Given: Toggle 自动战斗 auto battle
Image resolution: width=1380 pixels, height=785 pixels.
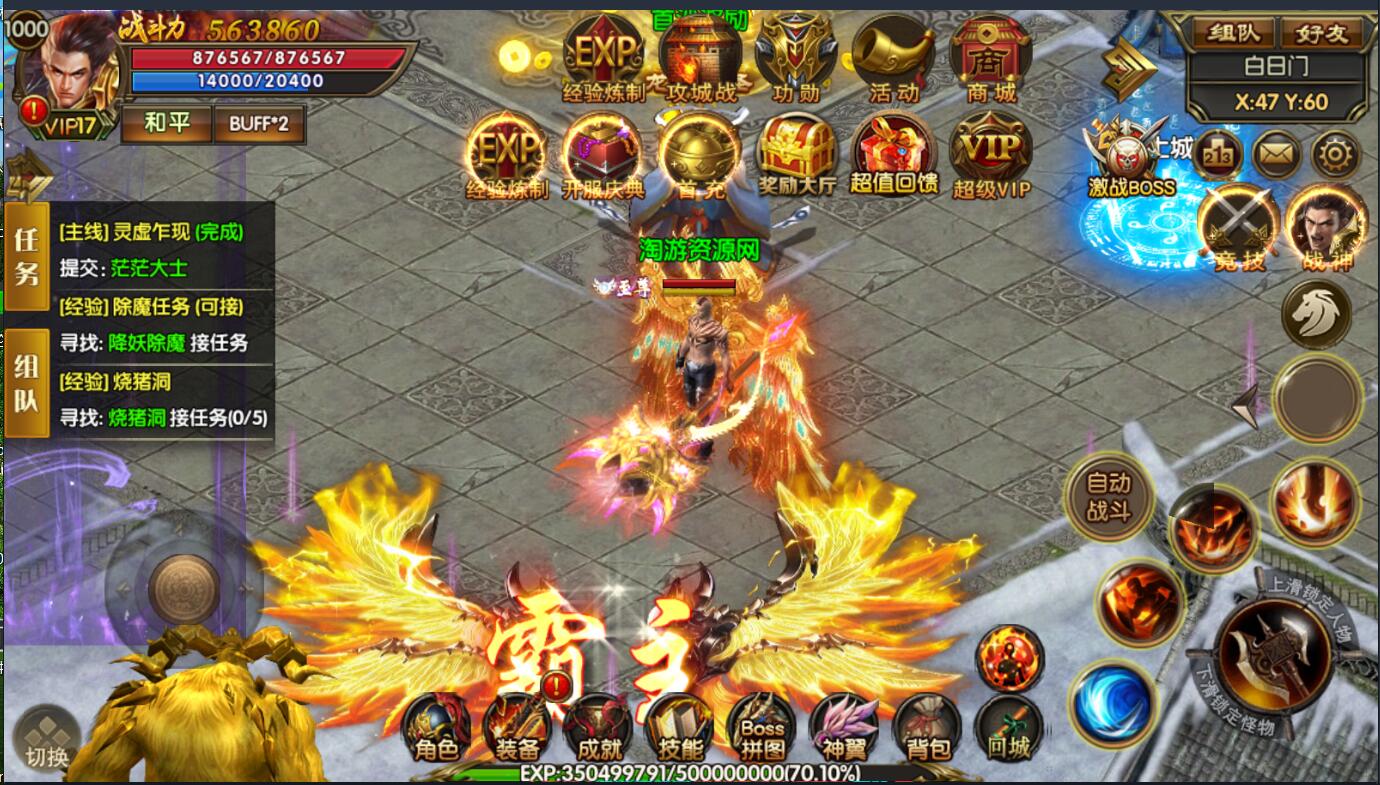Looking at the screenshot, I should pos(1108,497).
